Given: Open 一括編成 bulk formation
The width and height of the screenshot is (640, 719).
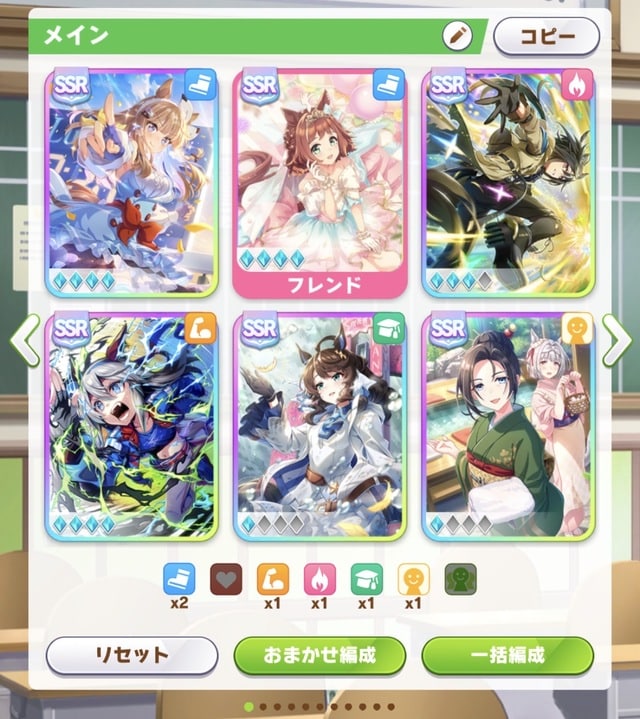Looking at the screenshot, I should [508, 656].
